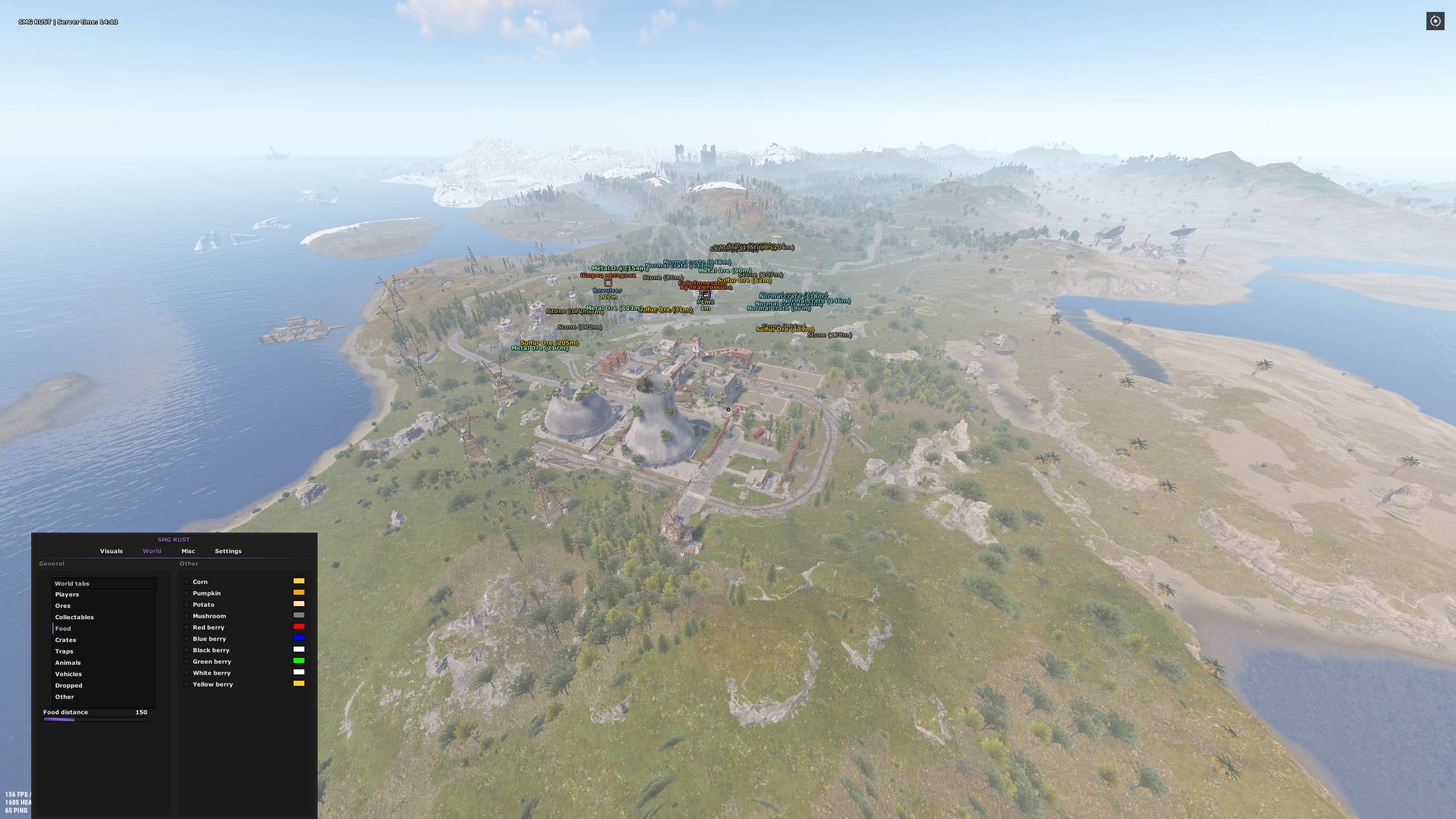Show the Traps category

pyautogui.click(x=64, y=651)
